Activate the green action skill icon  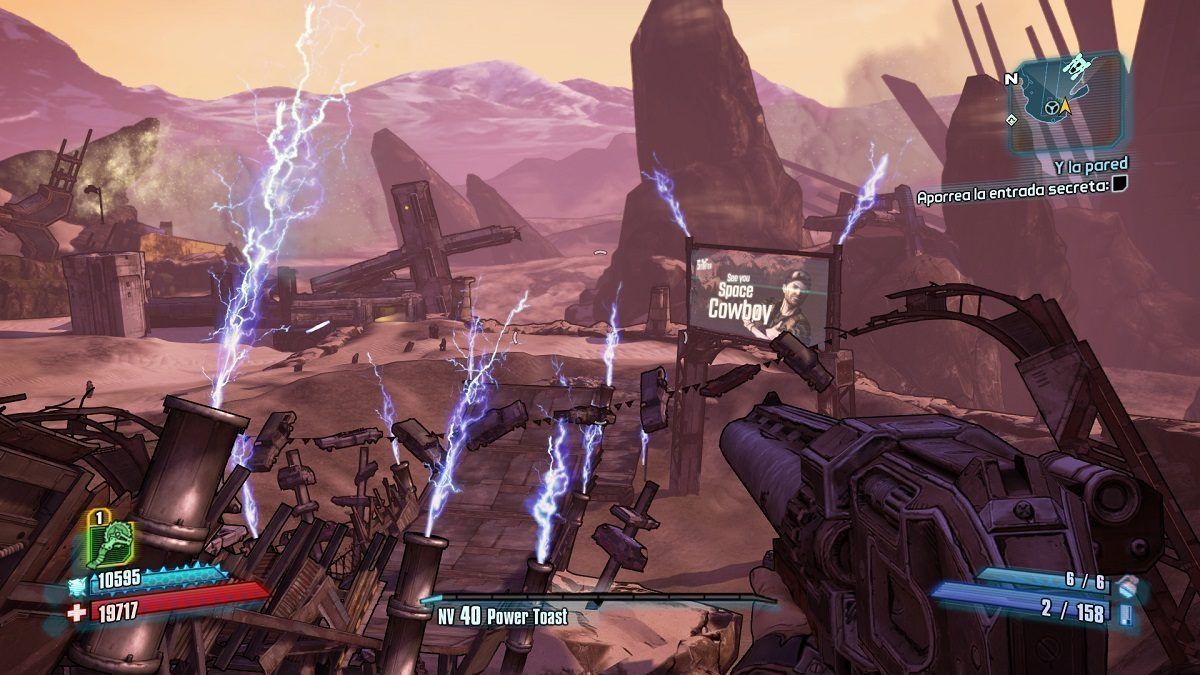(x=109, y=542)
